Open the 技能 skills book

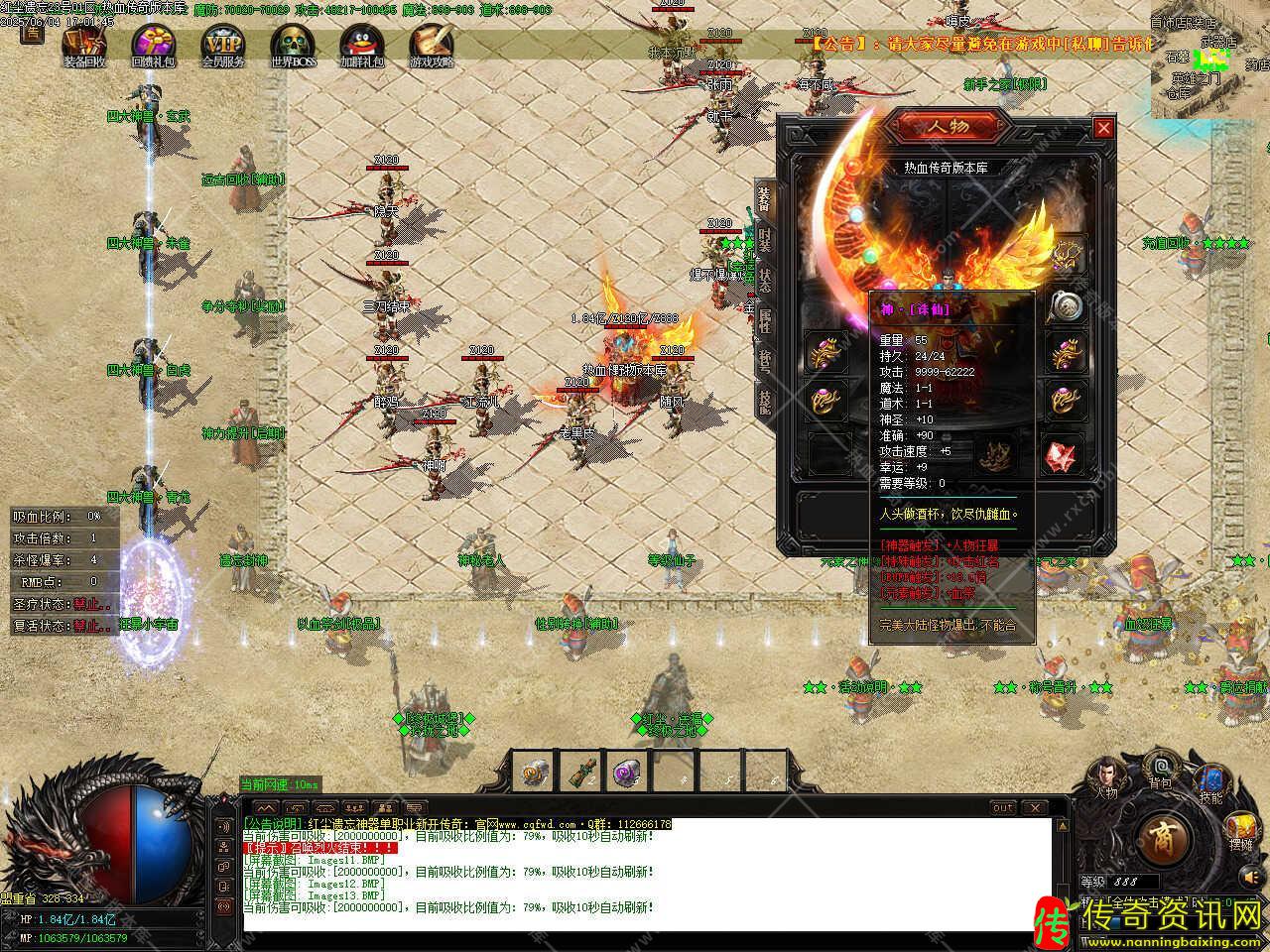[1209, 781]
